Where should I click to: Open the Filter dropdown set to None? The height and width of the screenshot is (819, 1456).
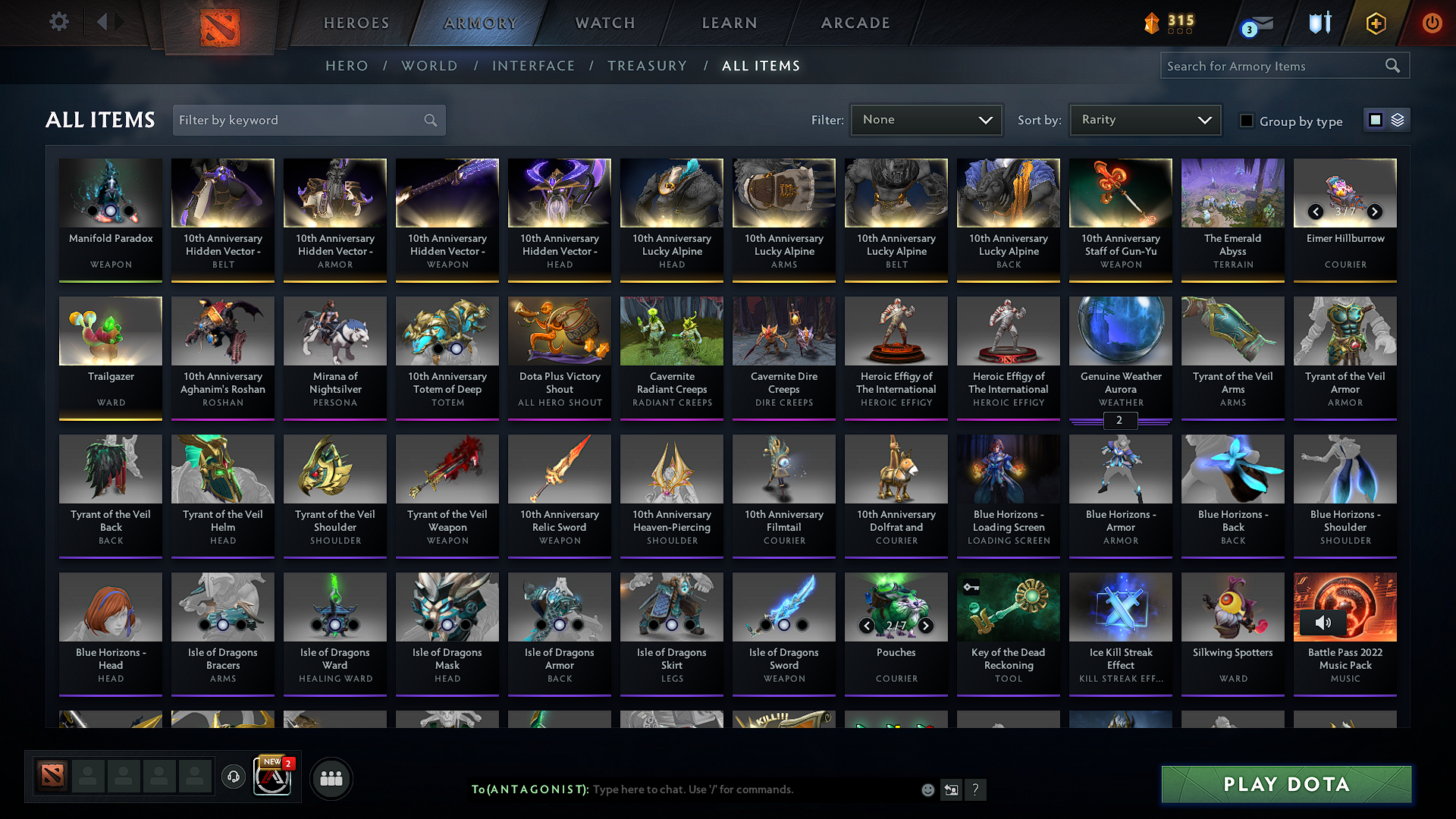[926, 119]
